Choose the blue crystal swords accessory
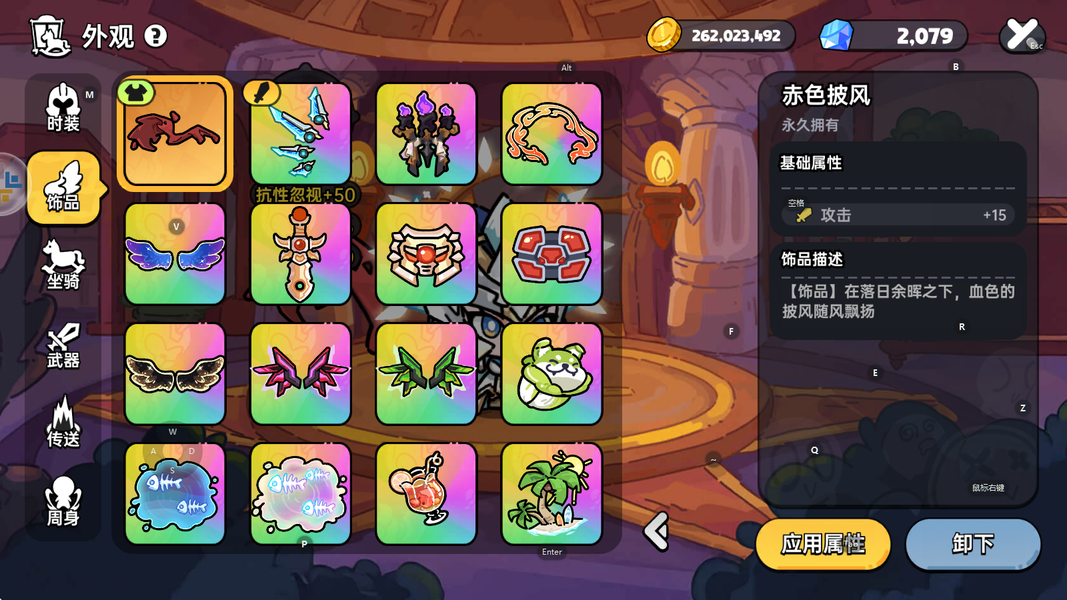Viewport: 1067px width, 600px height. (x=301, y=134)
